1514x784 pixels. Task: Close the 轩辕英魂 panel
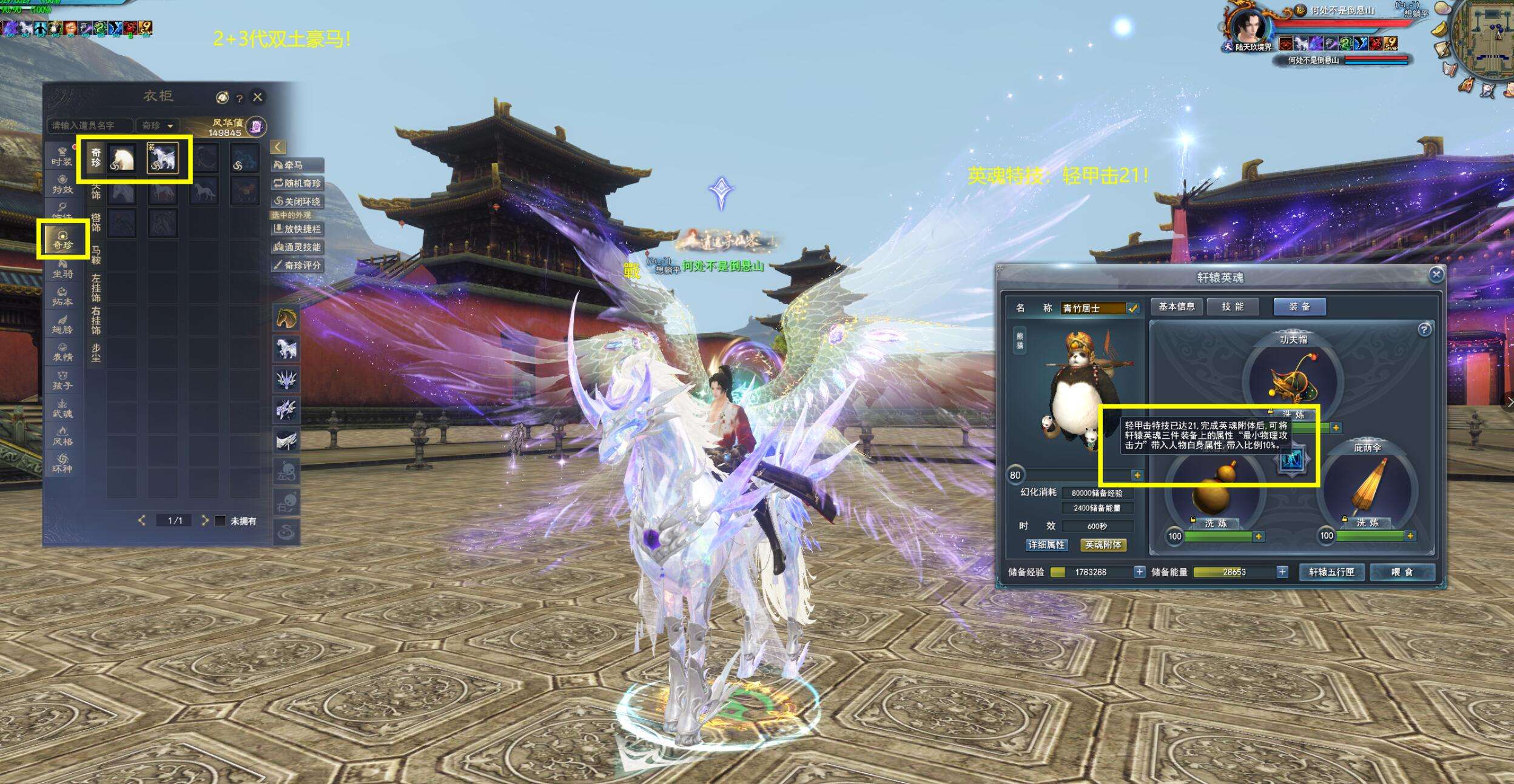click(x=1436, y=275)
